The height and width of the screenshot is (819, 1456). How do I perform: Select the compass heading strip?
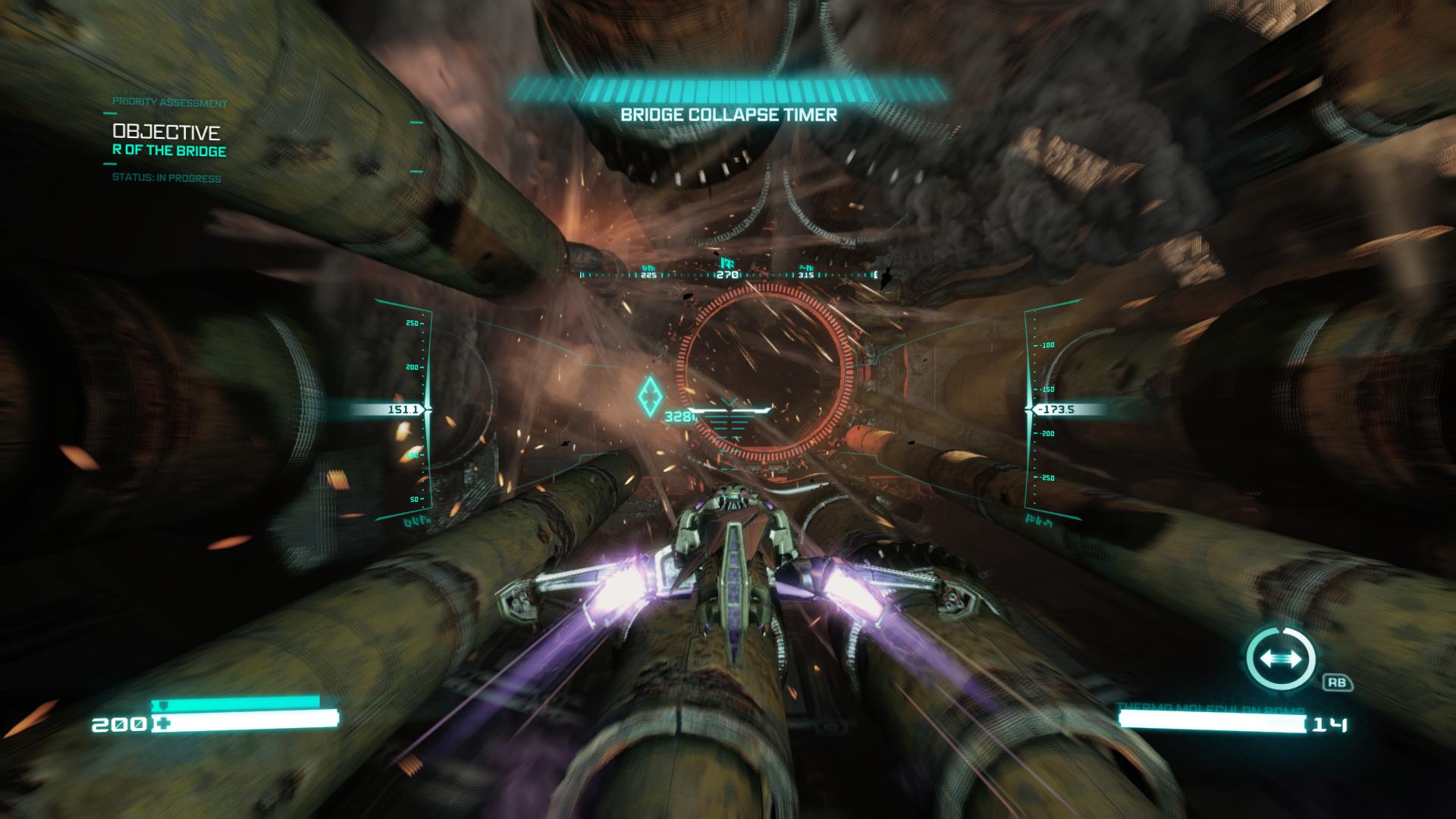pyautogui.click(x=727, y=274)
